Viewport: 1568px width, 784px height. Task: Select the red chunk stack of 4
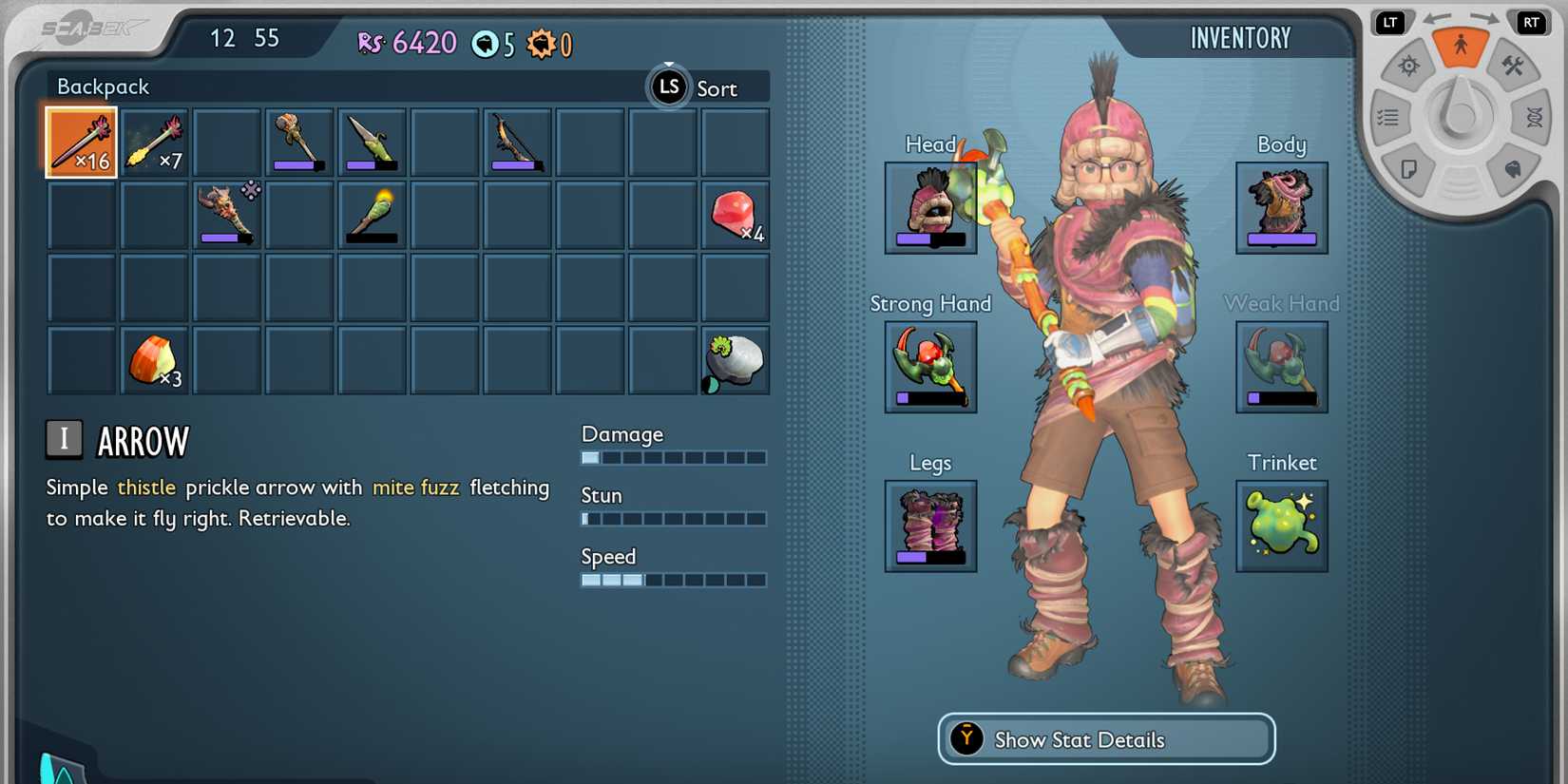coord(735,215)
